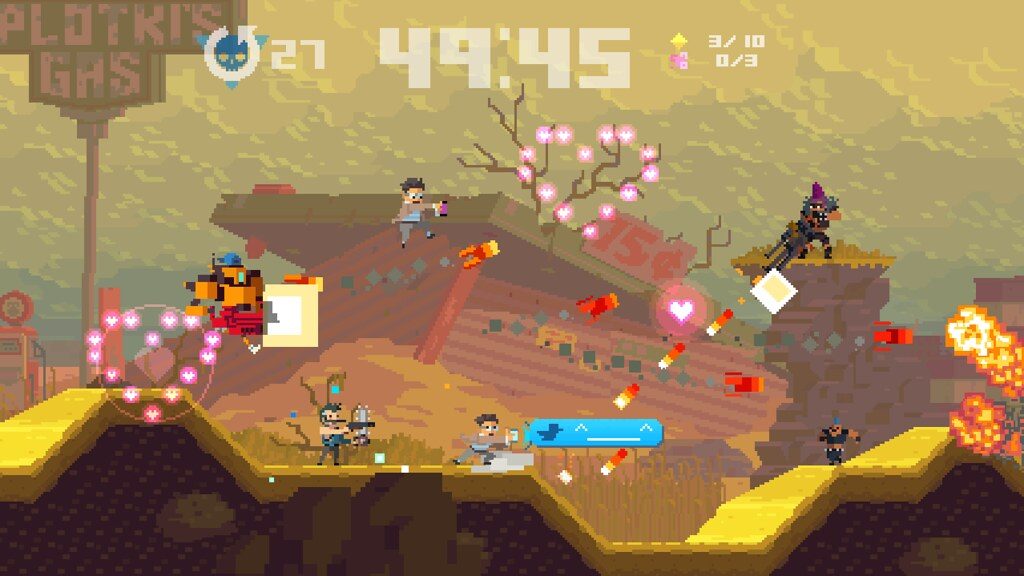Viewport: 1024px width, 576px height.
Task: Click the blue skull time-out icon
Action: pos(234,53)
